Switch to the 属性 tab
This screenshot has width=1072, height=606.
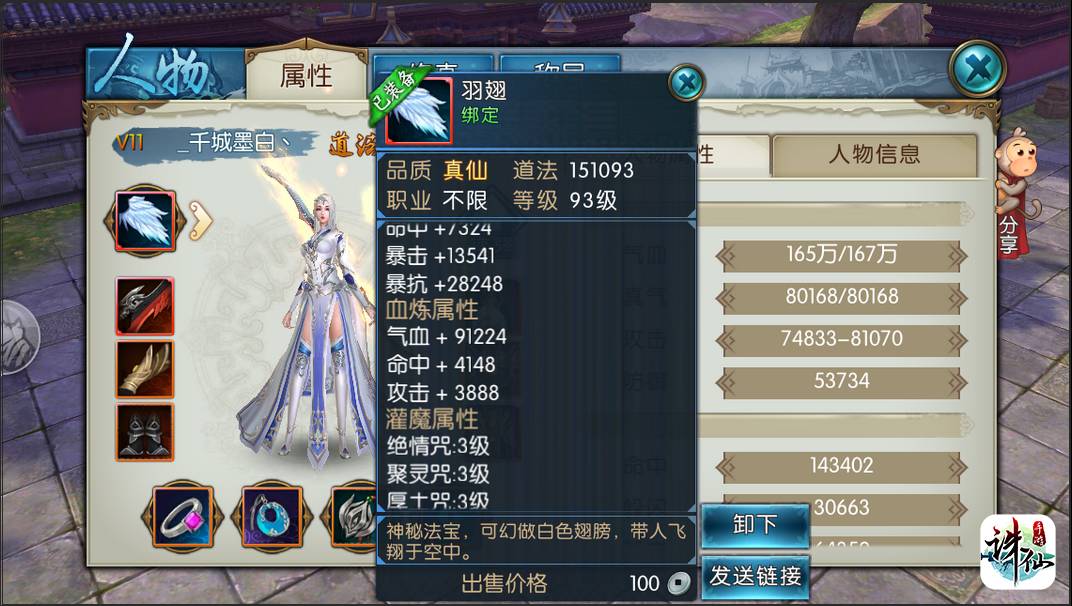pos(305,76)
